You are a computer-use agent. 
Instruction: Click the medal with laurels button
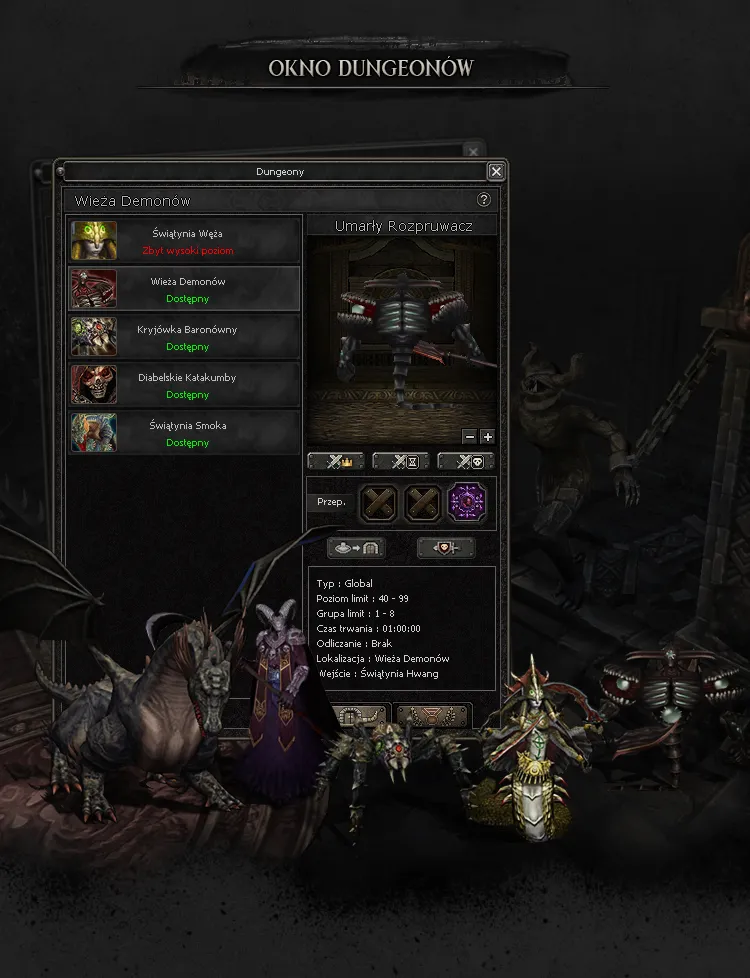point(433,716)
